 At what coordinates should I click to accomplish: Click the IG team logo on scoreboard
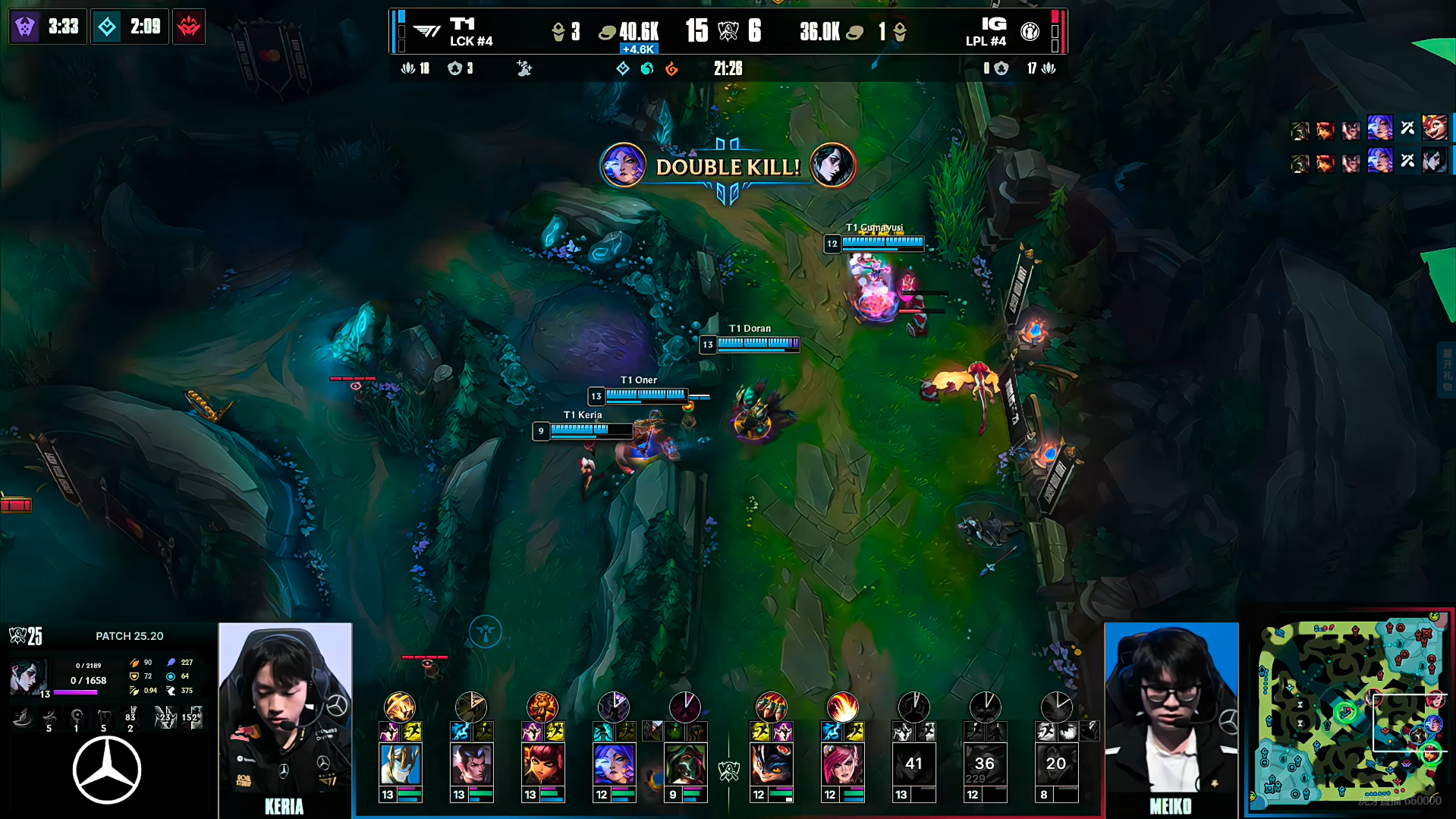coord(1030,31)
